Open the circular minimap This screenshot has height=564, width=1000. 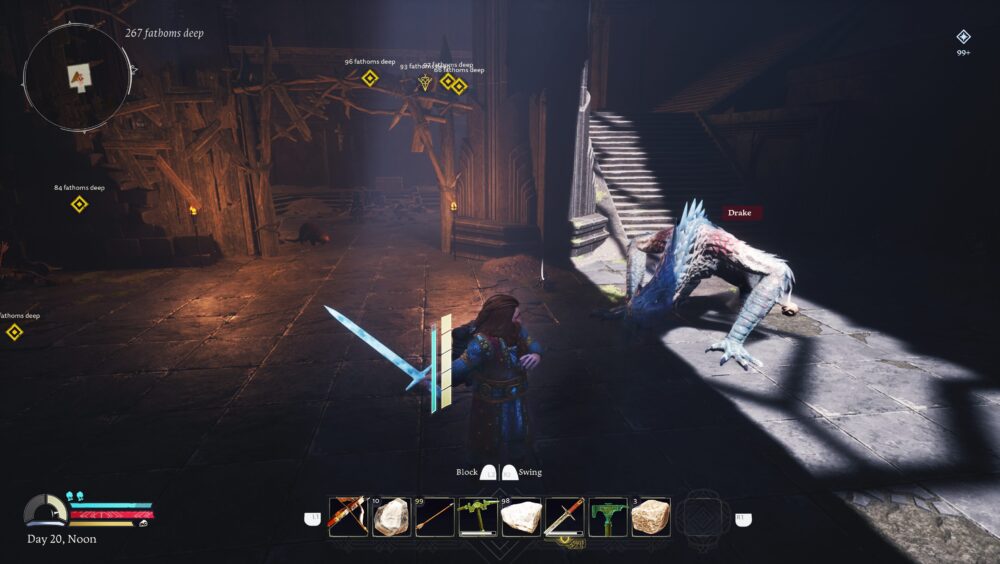coord(77,76)
